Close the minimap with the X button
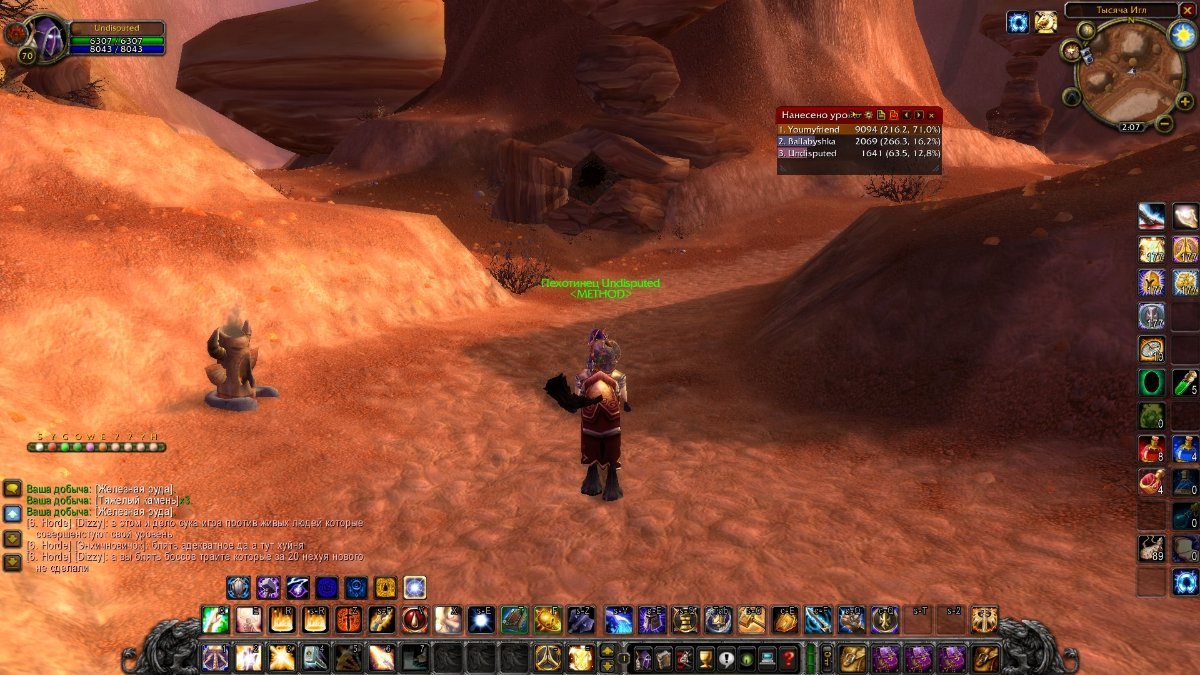The width and height of the screenshot is (1200, 675). [1187, 10]
